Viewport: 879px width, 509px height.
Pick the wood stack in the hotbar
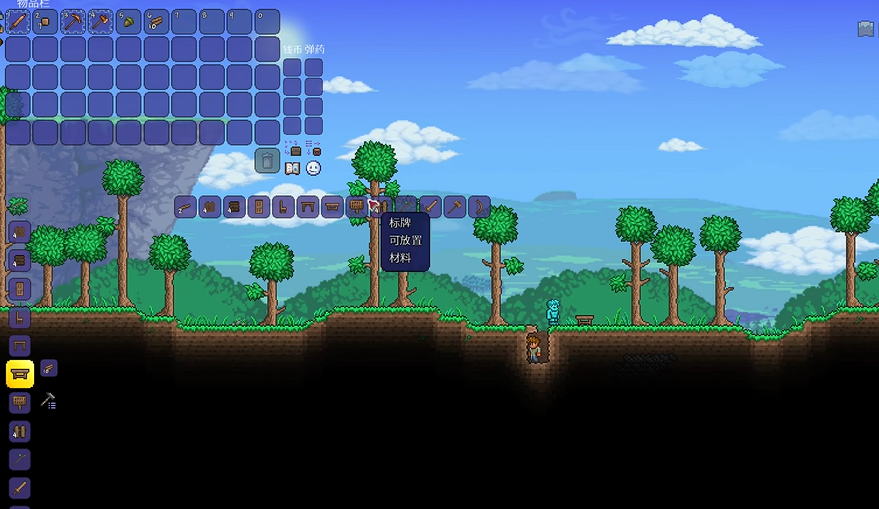click(x=156, y=21)
